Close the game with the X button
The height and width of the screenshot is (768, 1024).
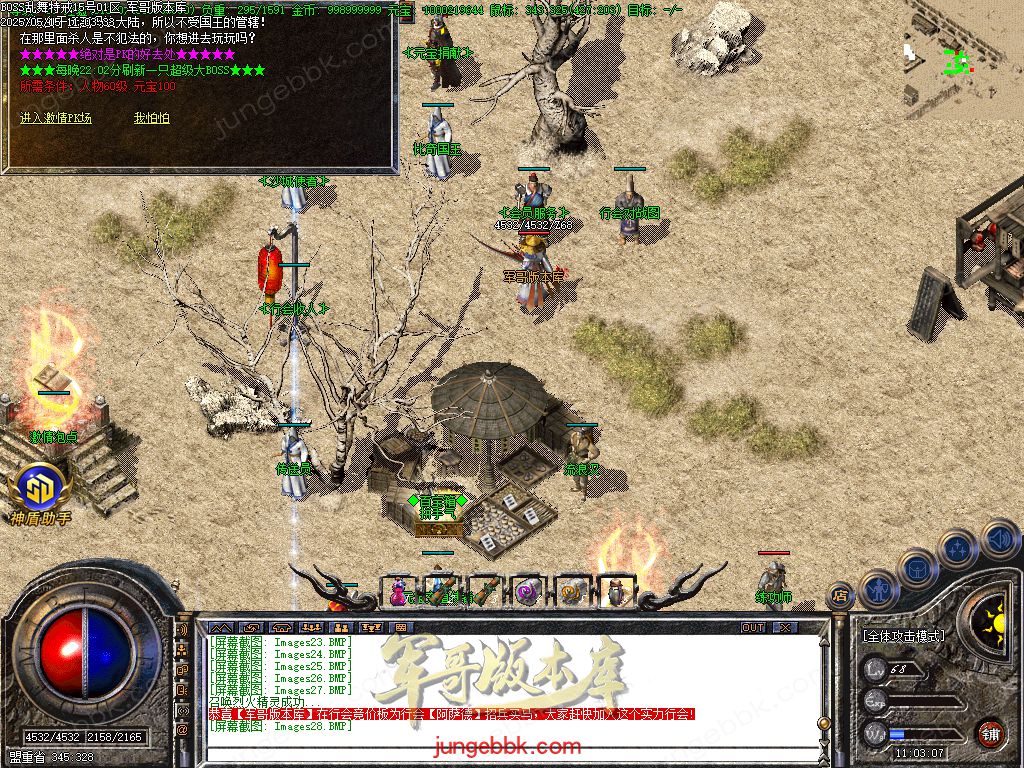pos(786,627)
